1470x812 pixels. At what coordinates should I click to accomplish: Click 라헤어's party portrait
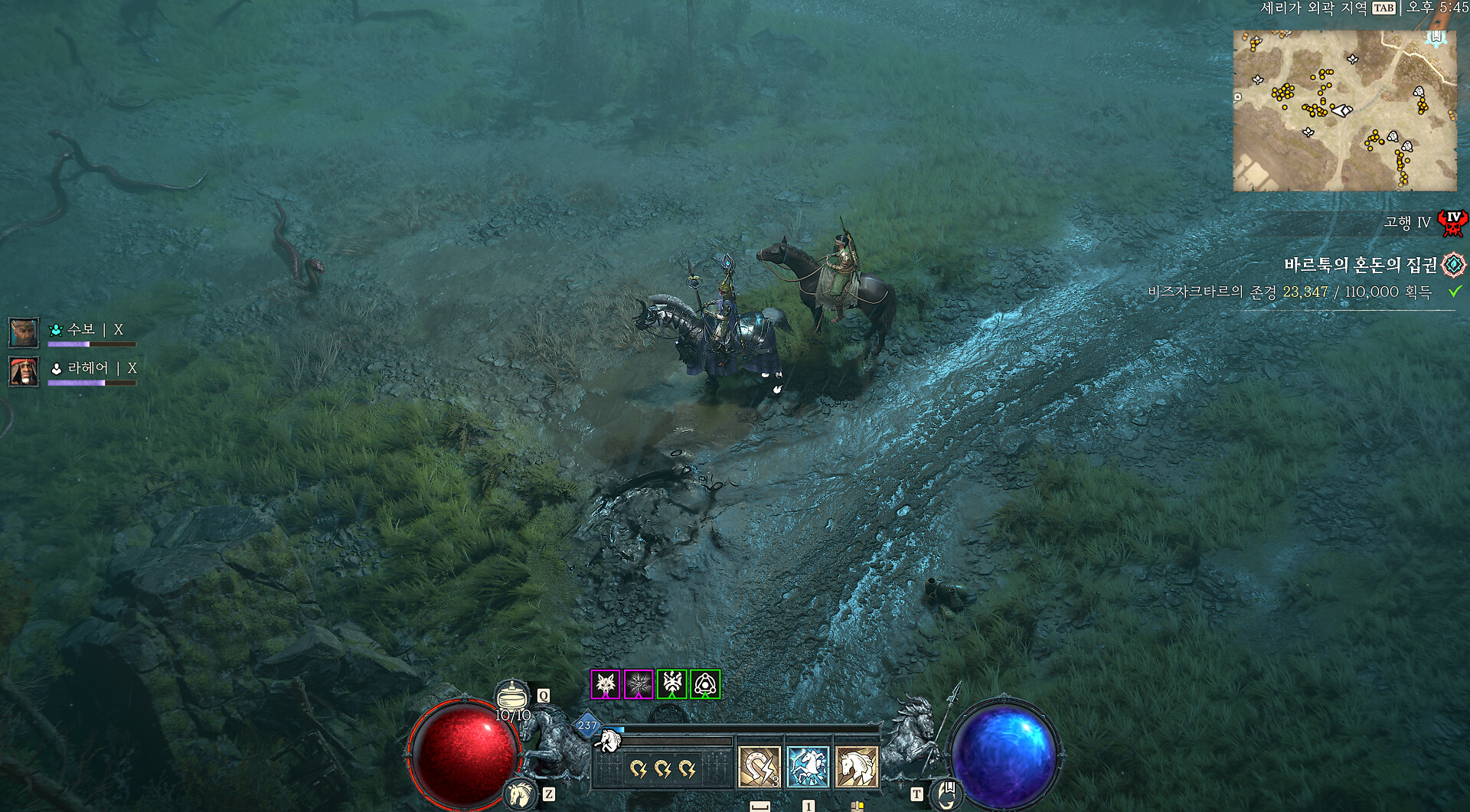[24, 371]
